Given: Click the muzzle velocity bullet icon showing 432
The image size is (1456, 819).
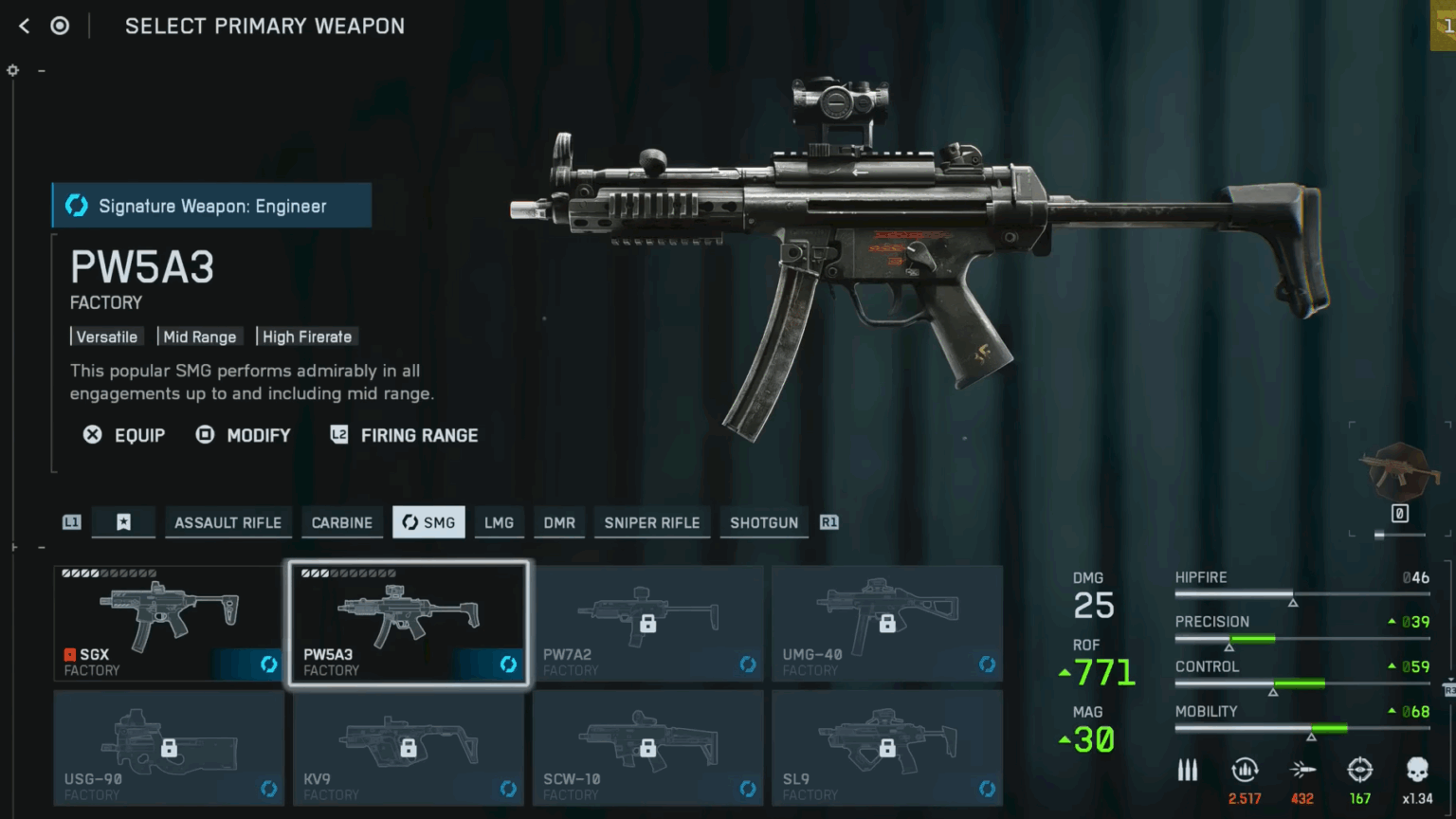Looking at the screenshot, I should pos(1302,771).
